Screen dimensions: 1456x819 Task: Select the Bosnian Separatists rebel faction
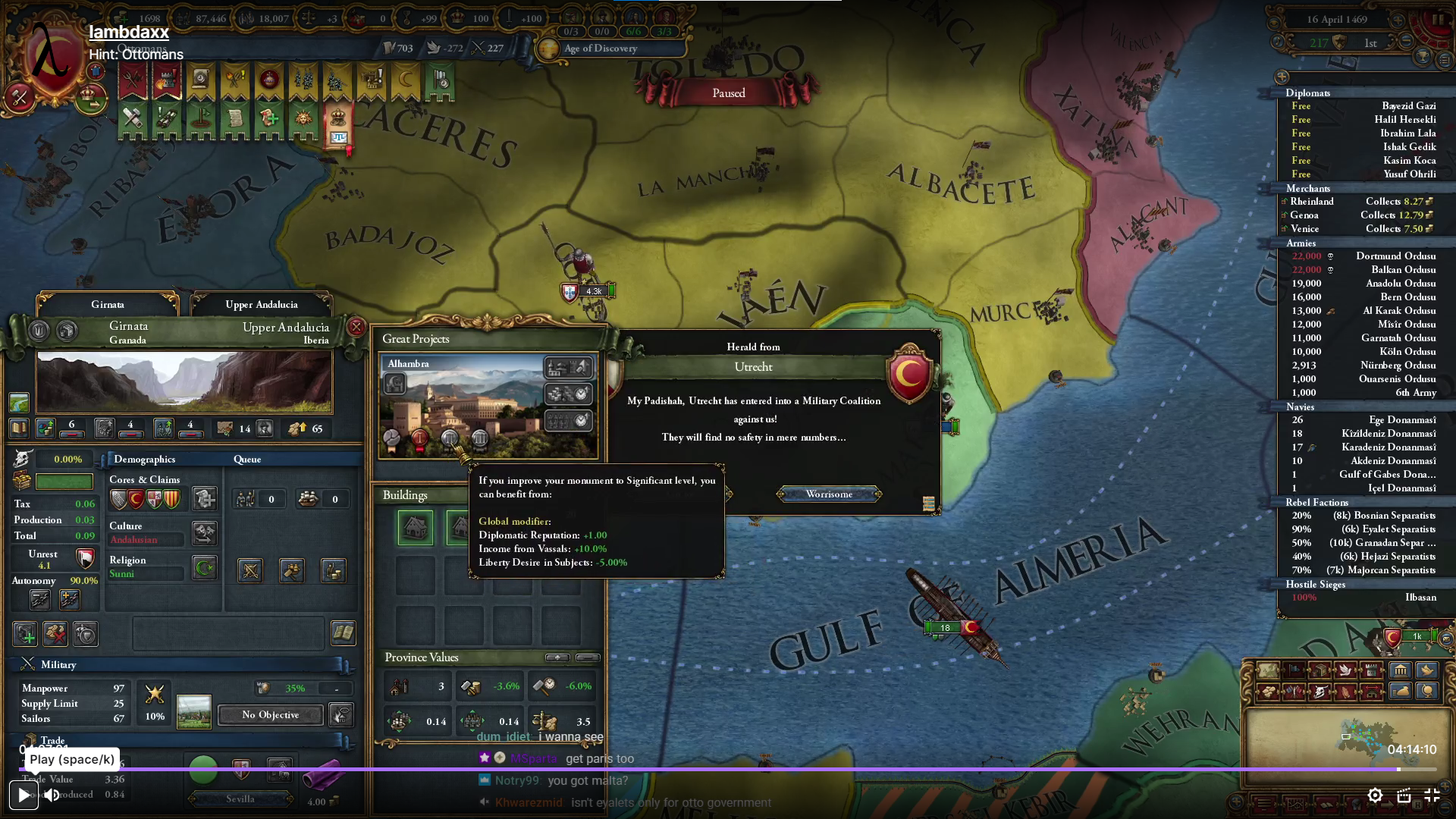1383,516
